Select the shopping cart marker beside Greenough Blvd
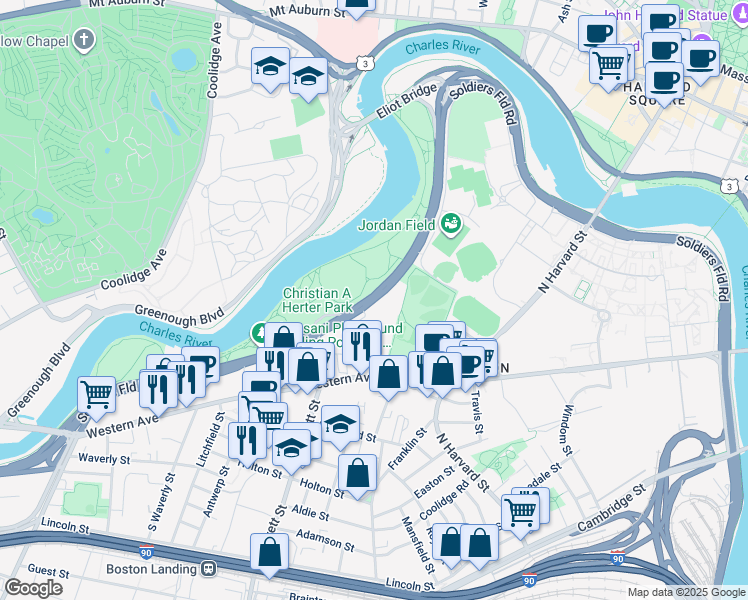This screenshot has width=748, height=600. click(97, 393)
